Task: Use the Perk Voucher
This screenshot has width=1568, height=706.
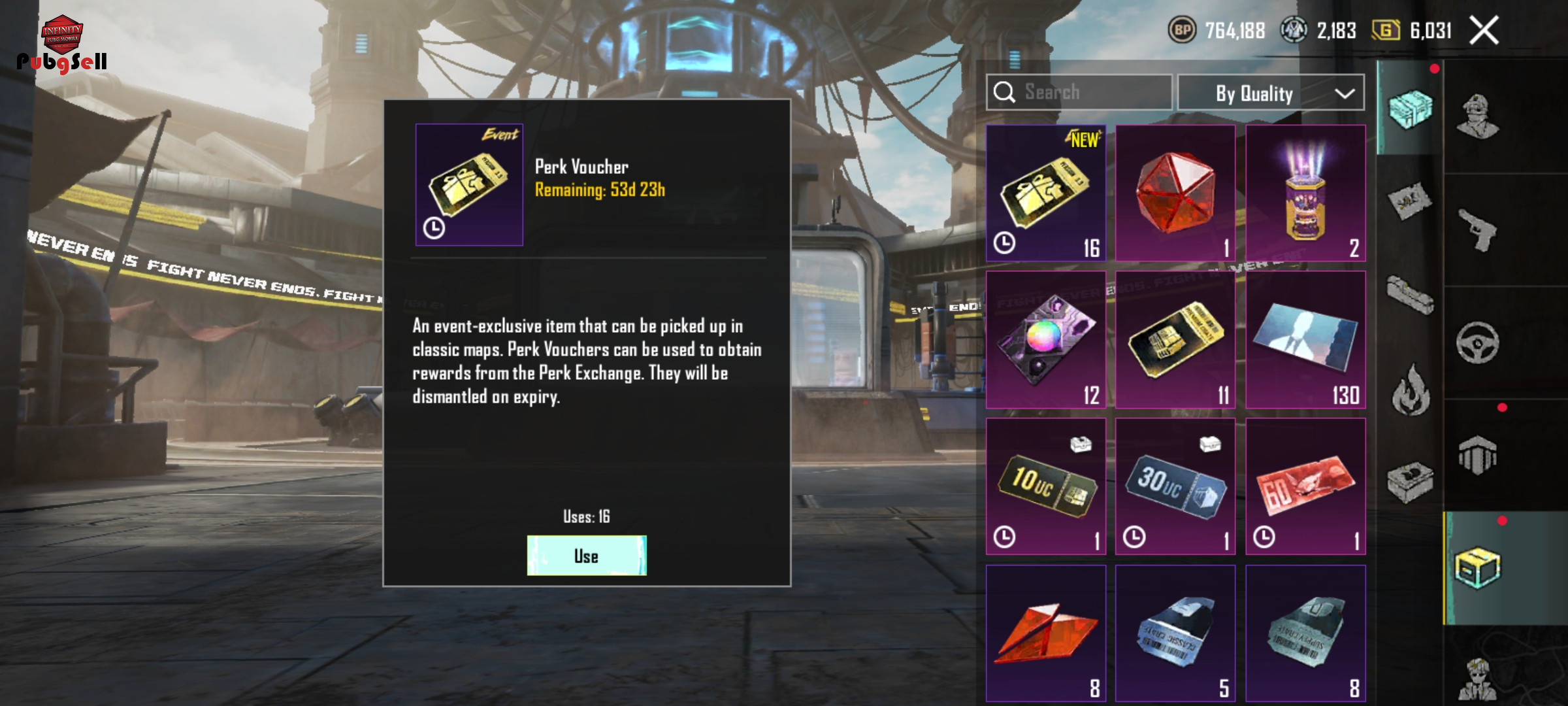Action: pyautogui.click(x=587, y=556)
